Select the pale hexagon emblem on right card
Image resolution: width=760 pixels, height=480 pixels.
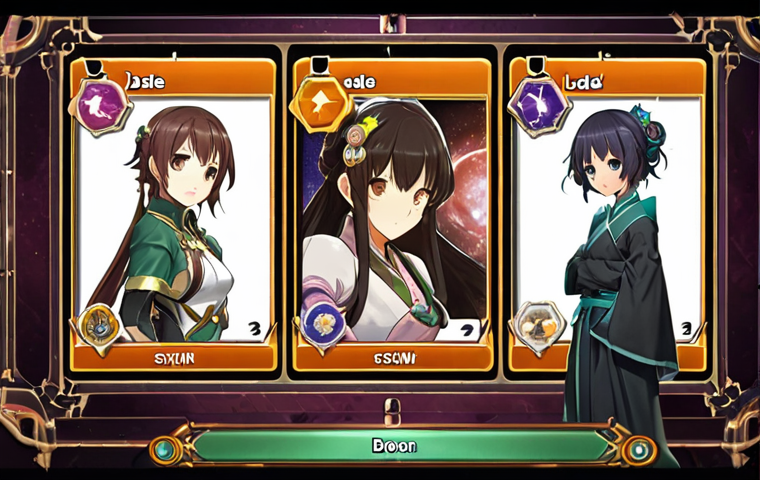(539, 325)
